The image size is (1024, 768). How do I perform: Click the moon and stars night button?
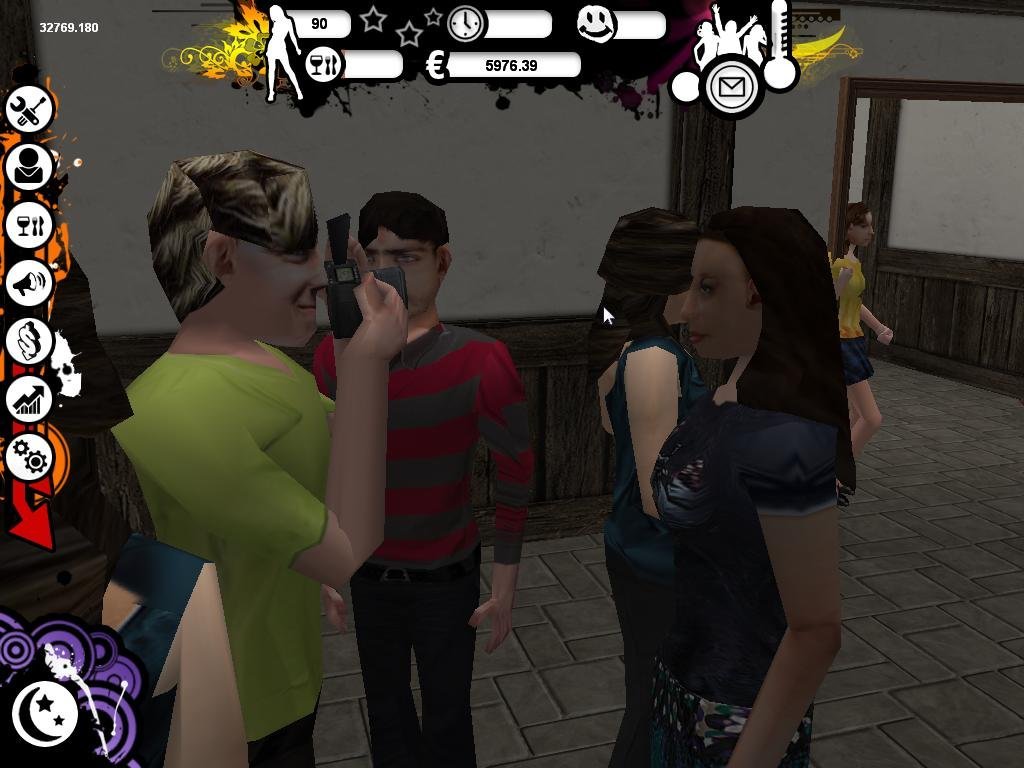pos(45,713)
